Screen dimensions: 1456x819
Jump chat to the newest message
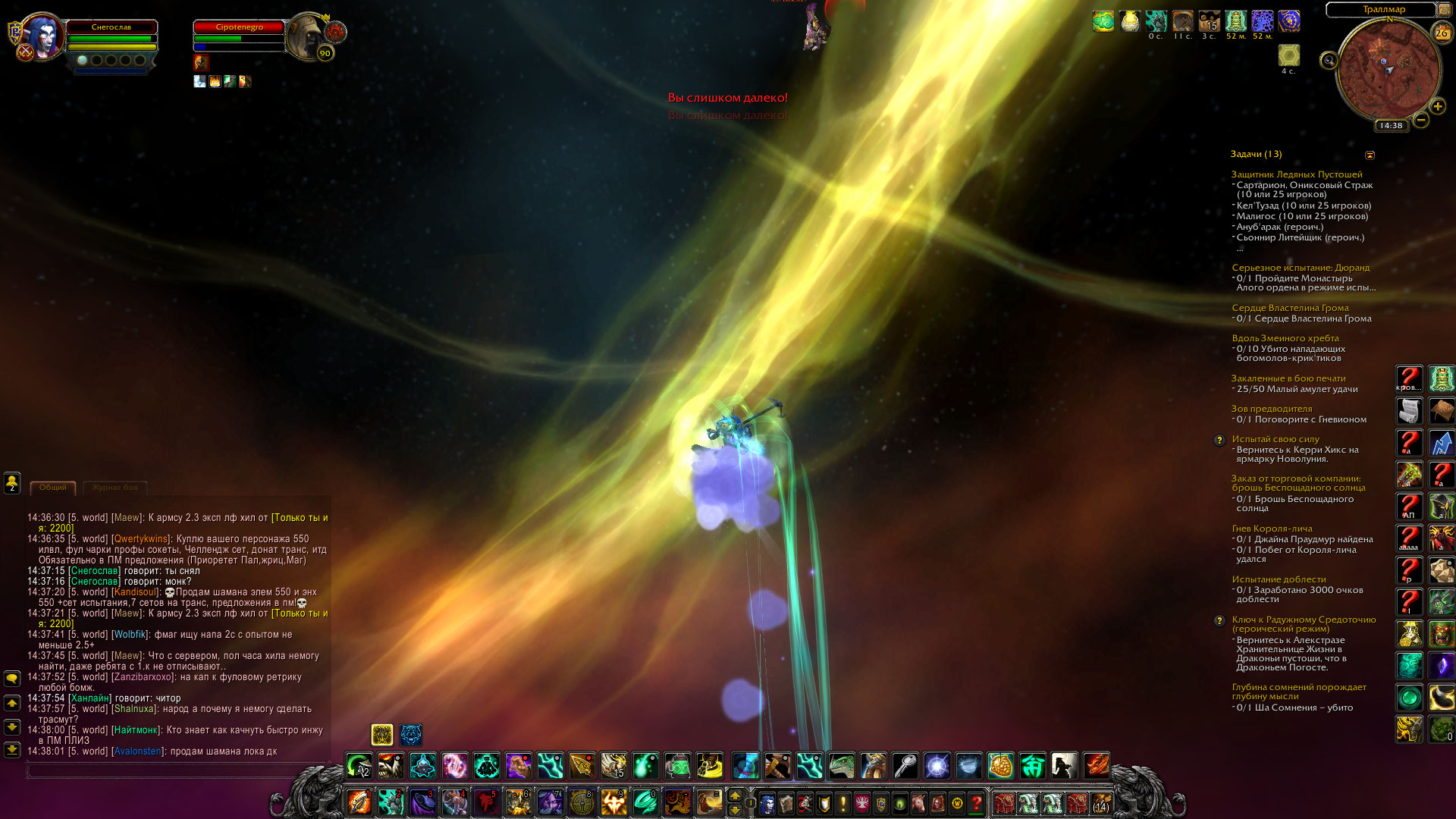click(12, 750)
